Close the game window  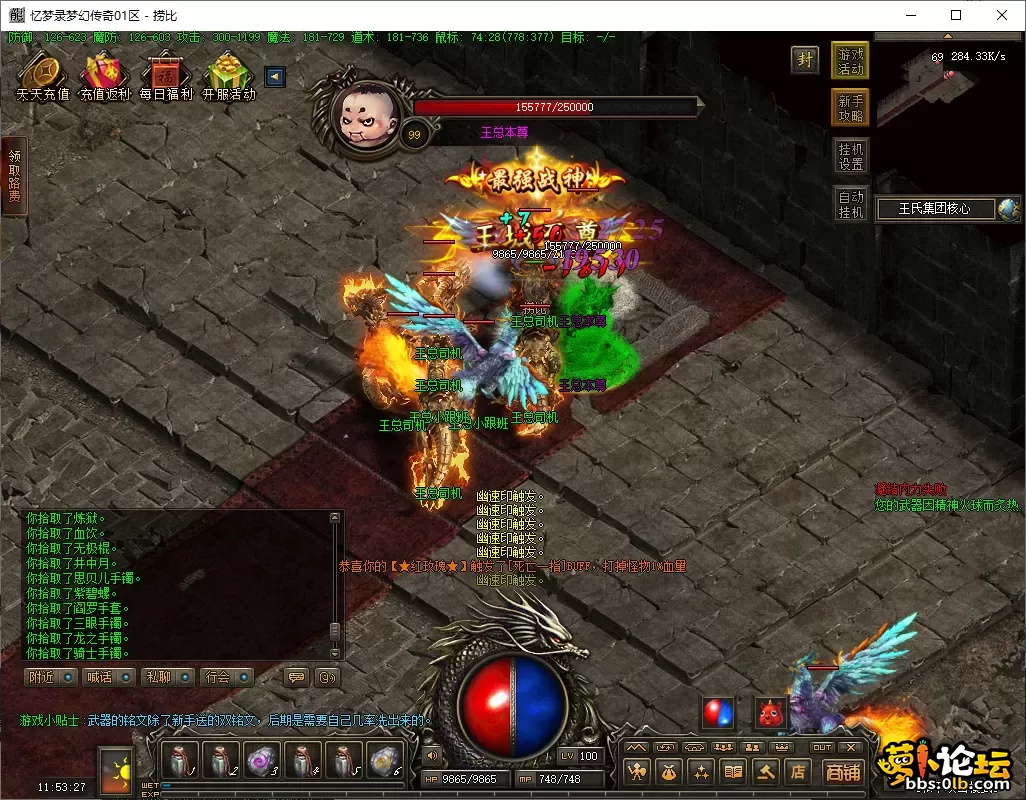tap(1000, 15)
